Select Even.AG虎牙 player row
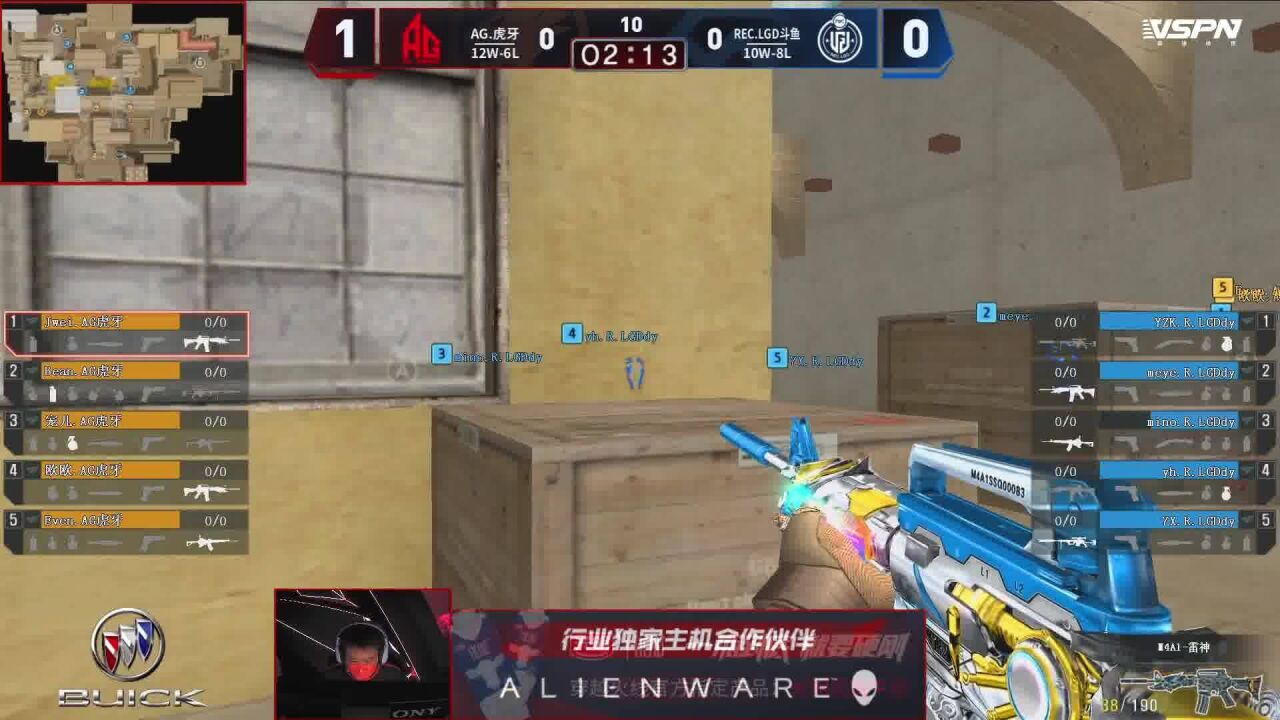Screen dimensions: 1280x720 click(x=127, y=531)
